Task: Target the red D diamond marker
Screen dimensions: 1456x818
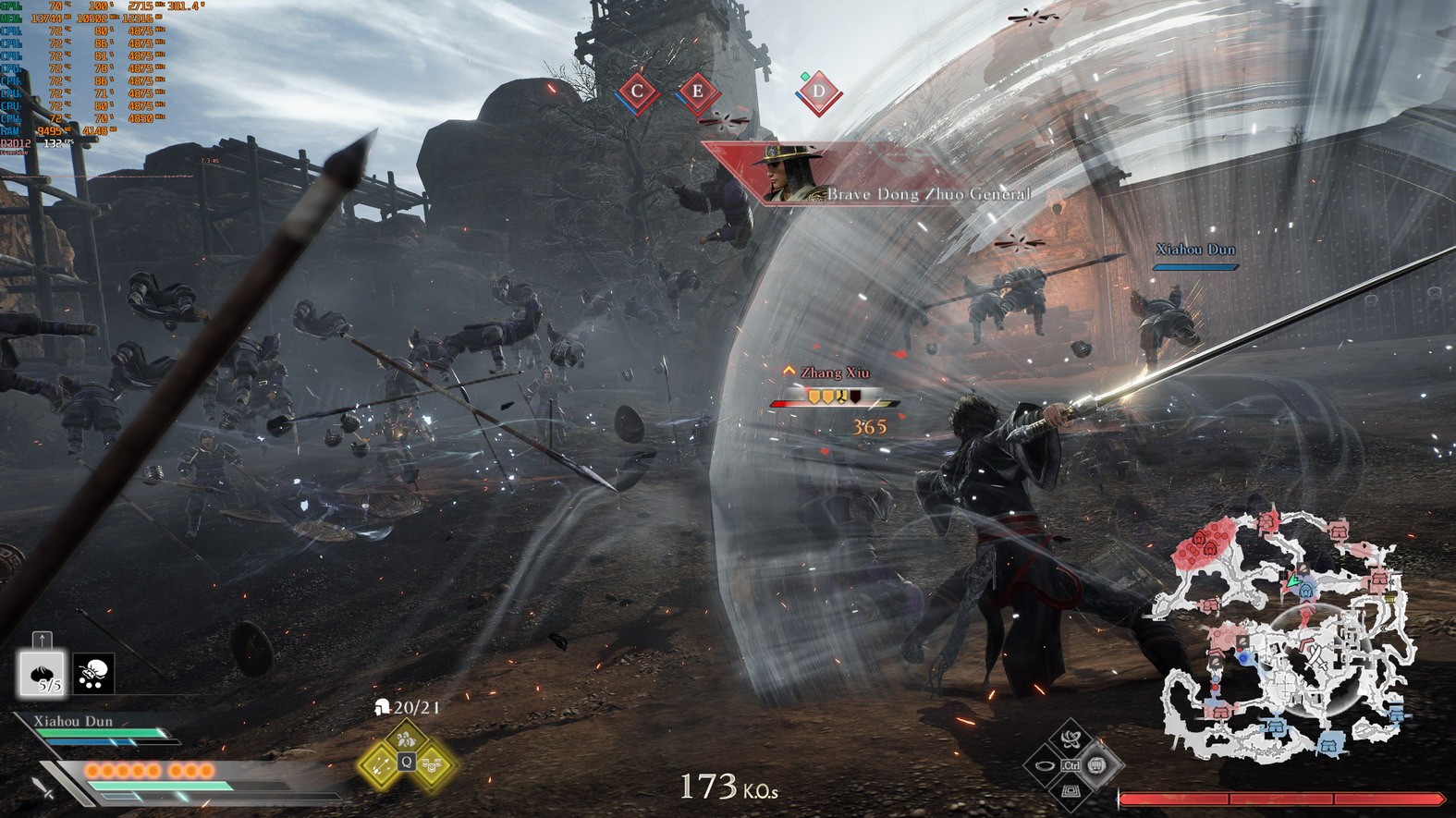Action: point(818,92)
